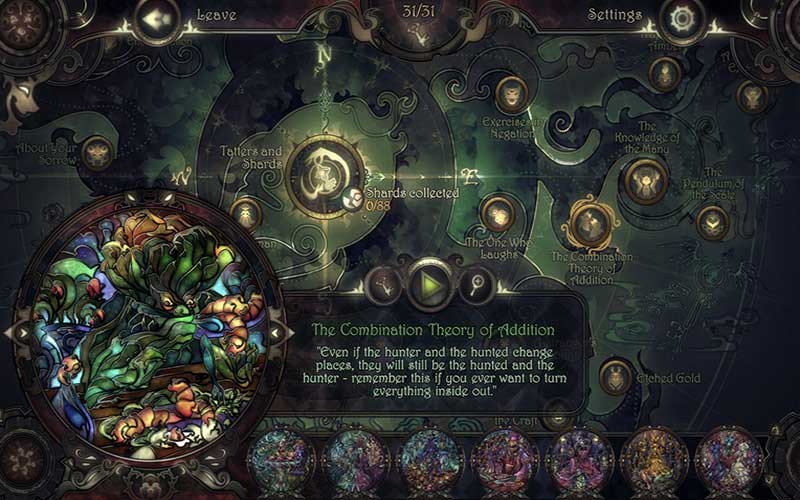
Task: Leave the level map screen
Action: click(153, 18)
